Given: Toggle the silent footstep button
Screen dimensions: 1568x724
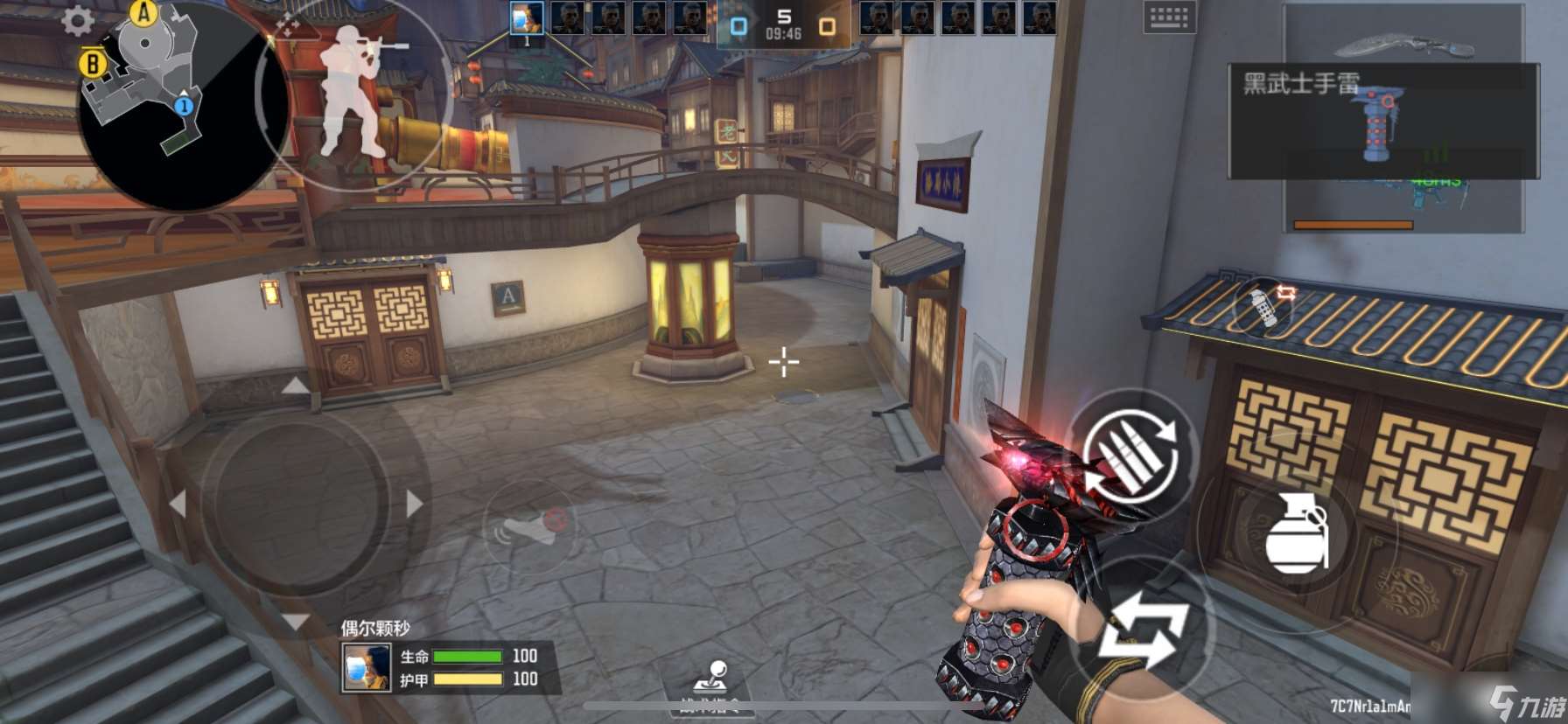Looking at the screenshot, I should [x=528, y=527].
